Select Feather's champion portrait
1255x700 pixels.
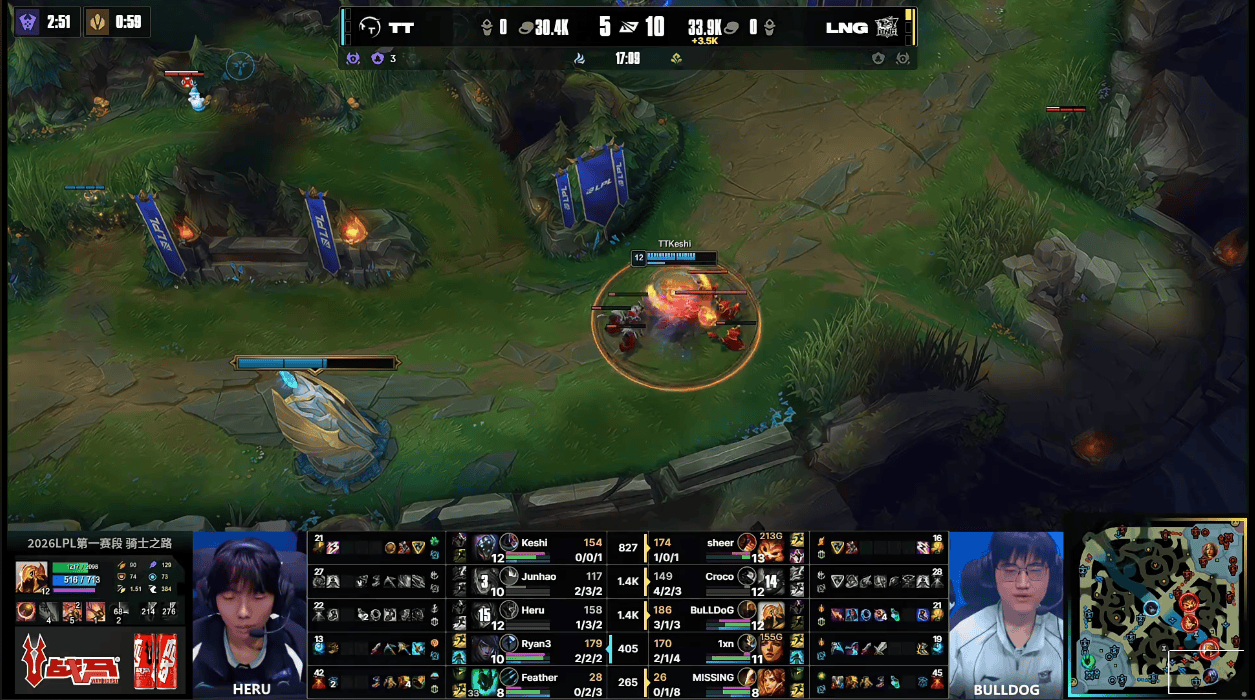pos(485,682)
